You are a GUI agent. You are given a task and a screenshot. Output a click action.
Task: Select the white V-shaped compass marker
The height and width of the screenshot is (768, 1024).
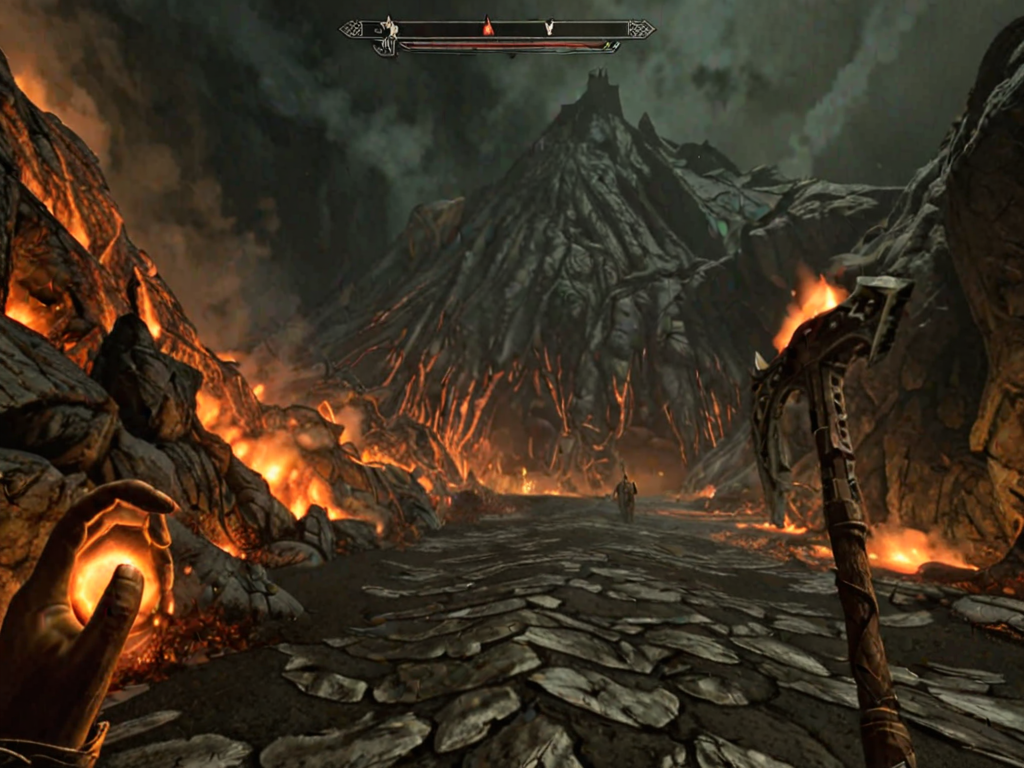coord(549,28)
